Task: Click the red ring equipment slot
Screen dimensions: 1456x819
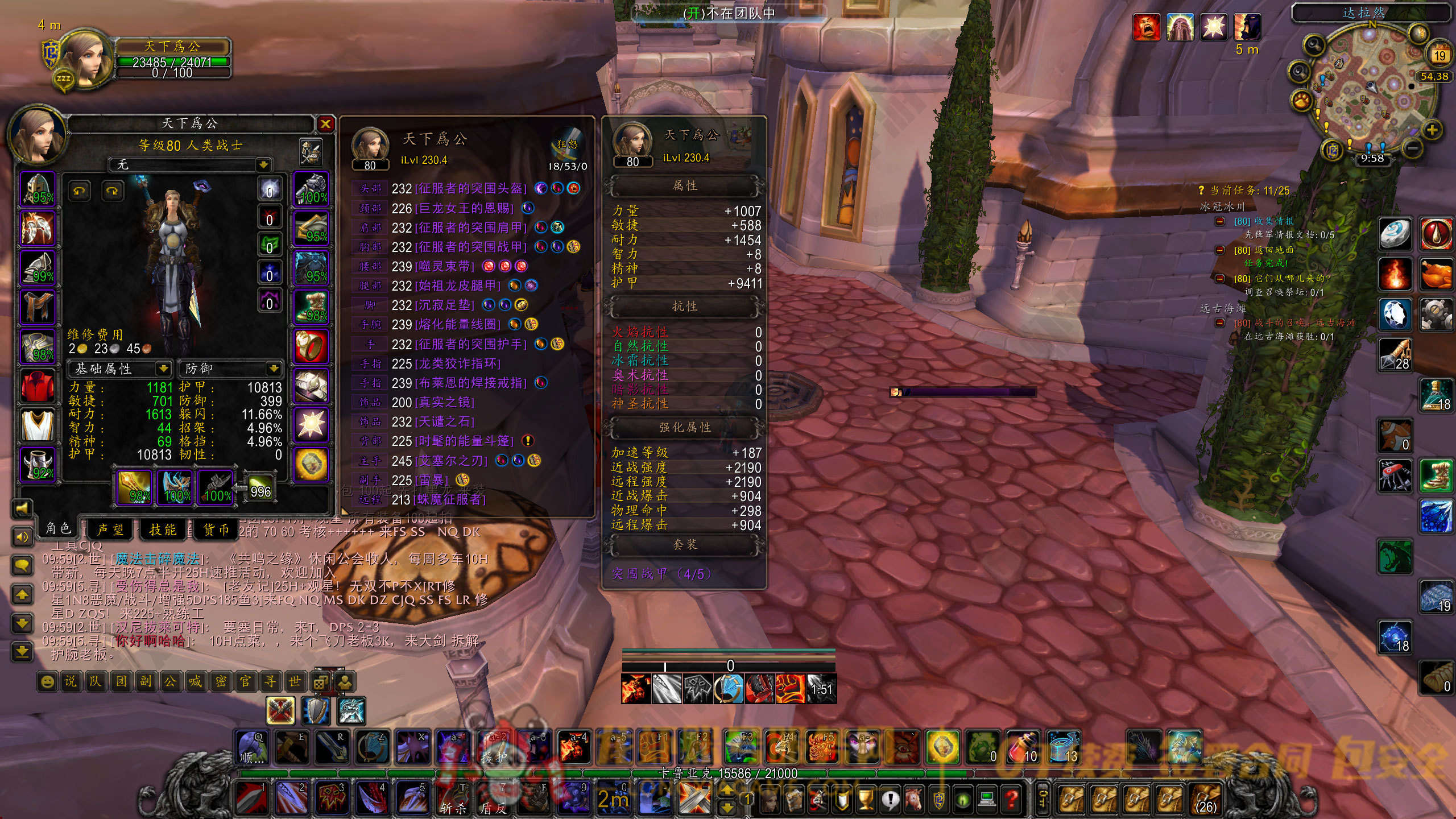Action: [x=311, y=346]
